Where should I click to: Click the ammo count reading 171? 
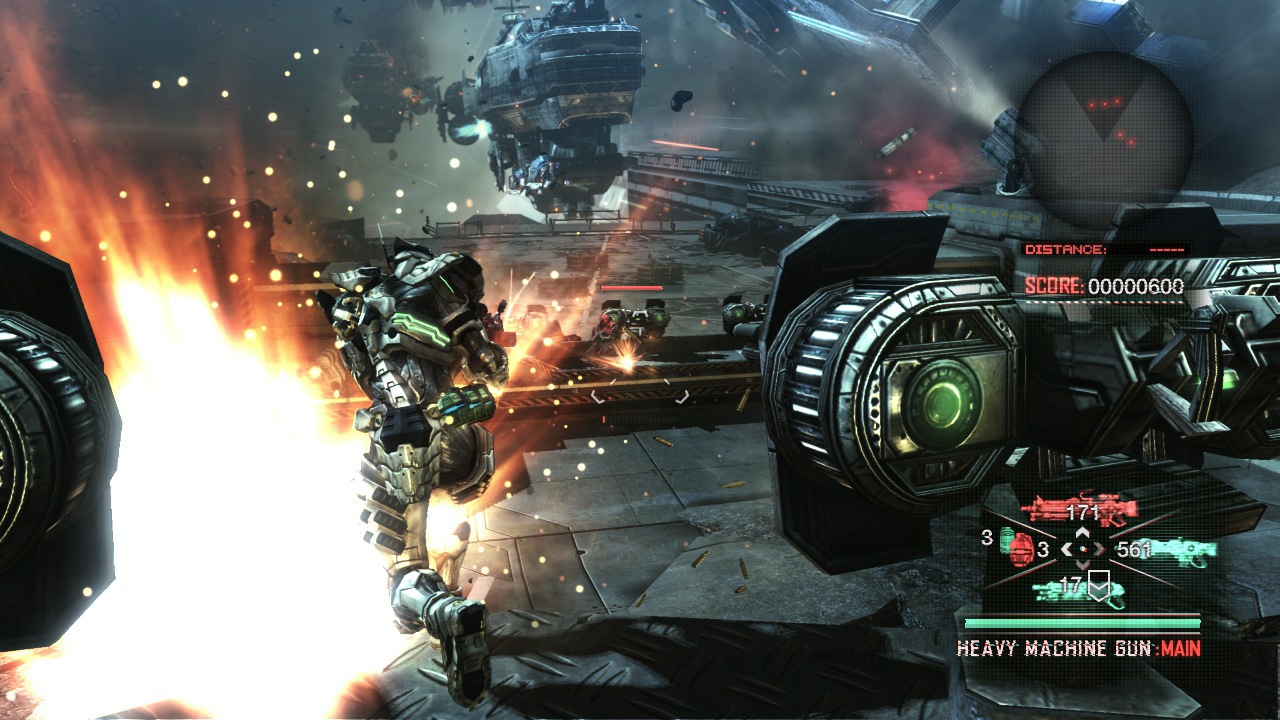coord(1083,512)
